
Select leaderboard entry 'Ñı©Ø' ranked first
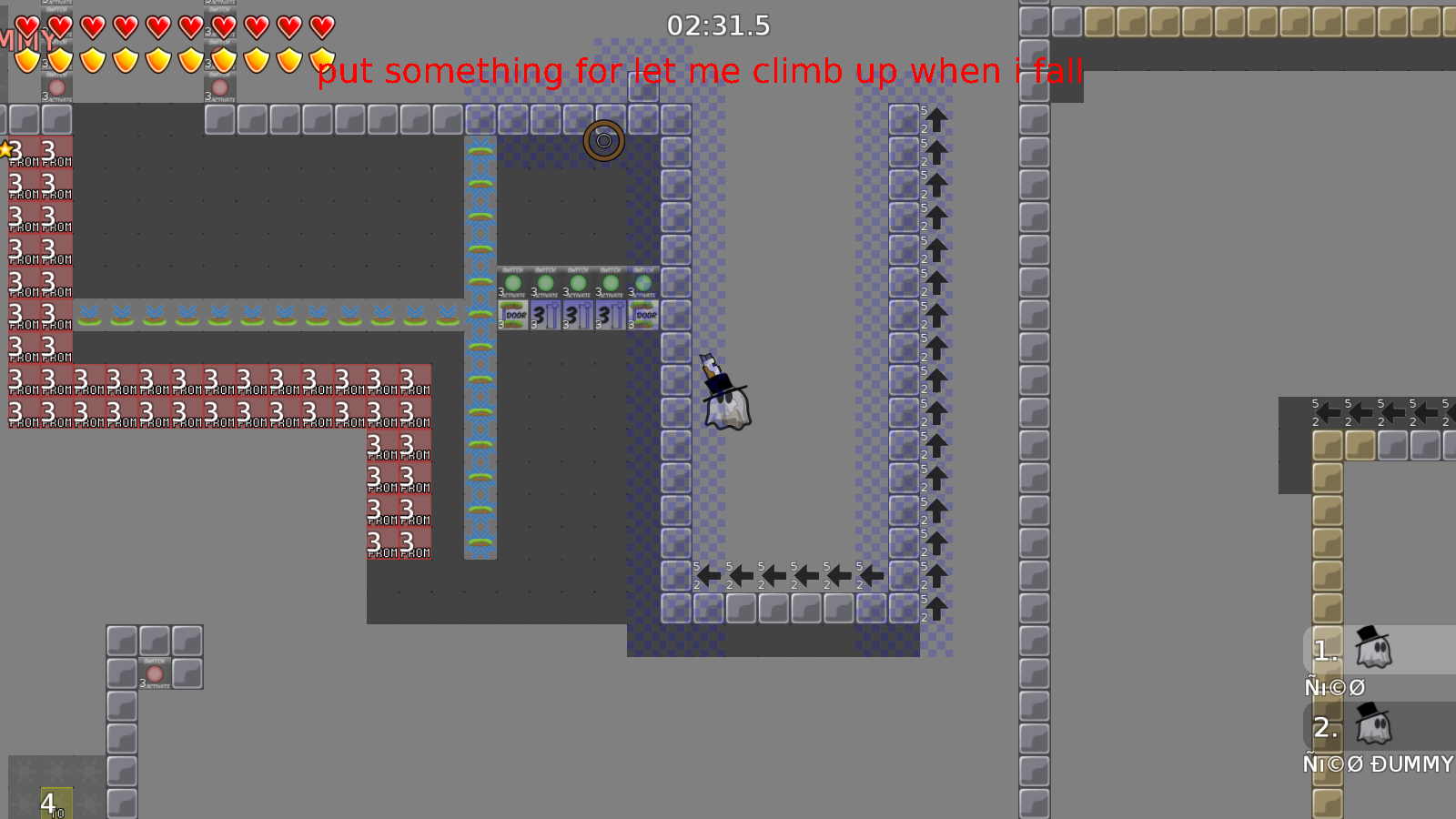[x=1356, y=650]
